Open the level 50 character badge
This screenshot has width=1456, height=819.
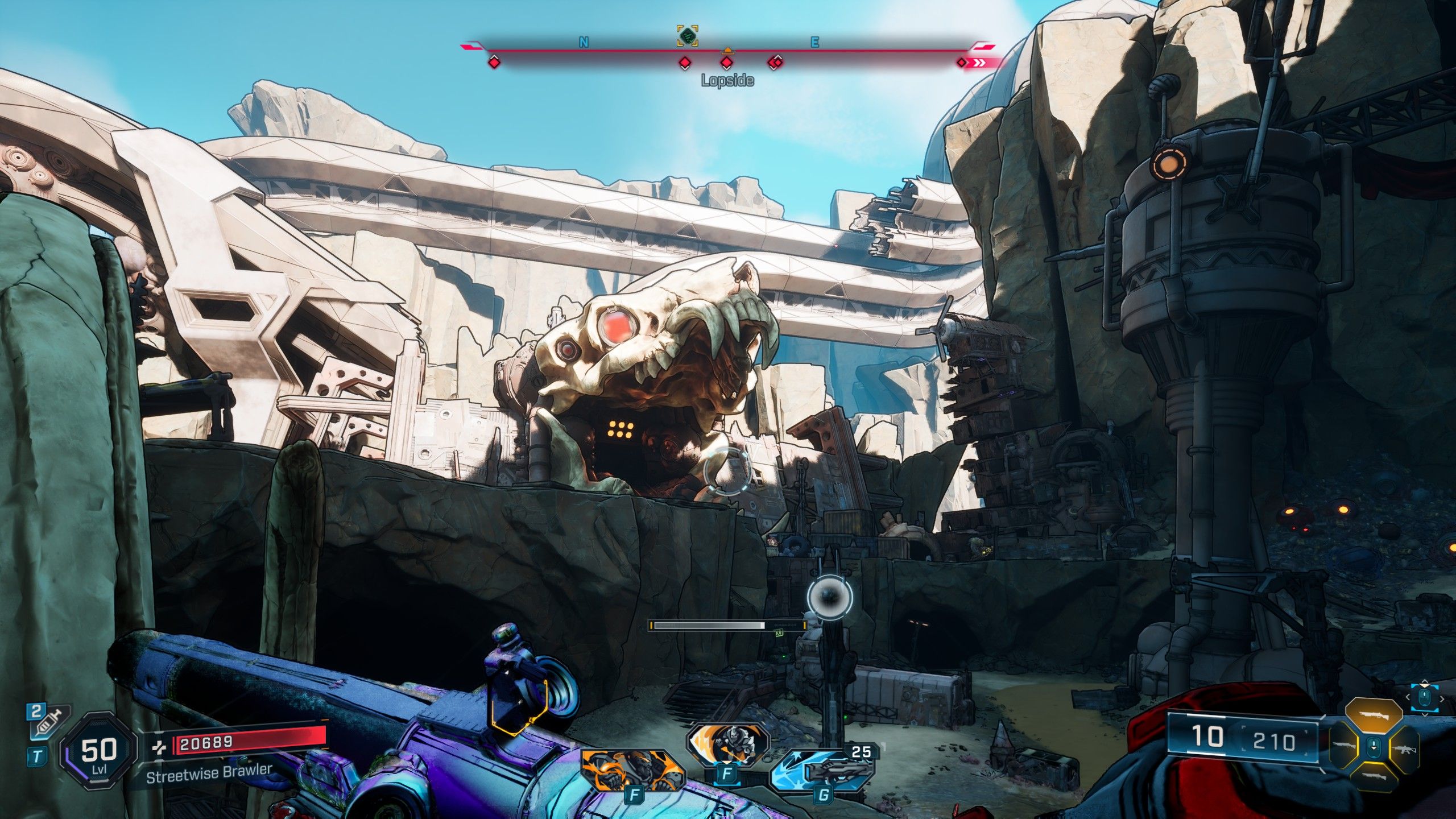(x=99, y=751)
